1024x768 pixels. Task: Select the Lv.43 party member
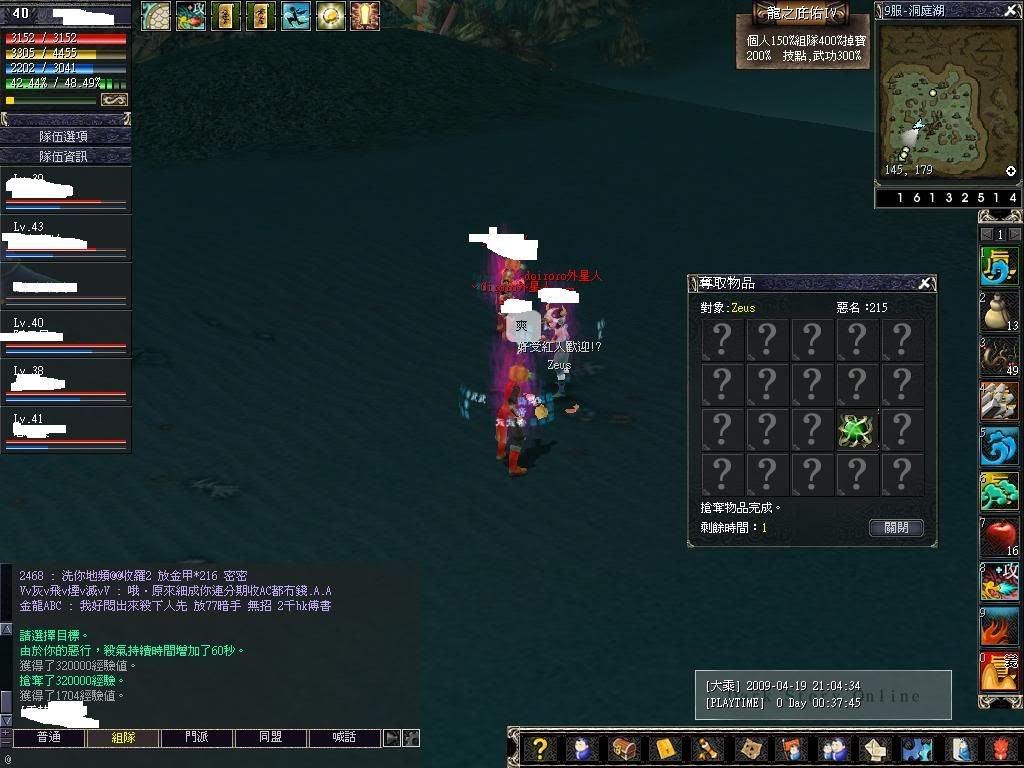(x=66, y=238)
